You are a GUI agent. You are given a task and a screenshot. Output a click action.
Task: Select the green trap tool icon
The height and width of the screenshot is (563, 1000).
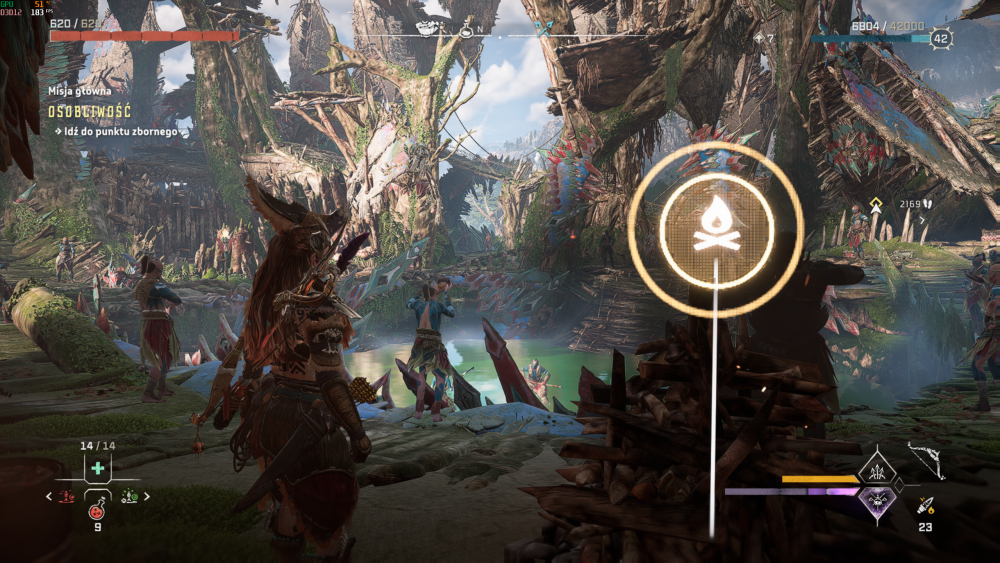(x=129, y=495)
